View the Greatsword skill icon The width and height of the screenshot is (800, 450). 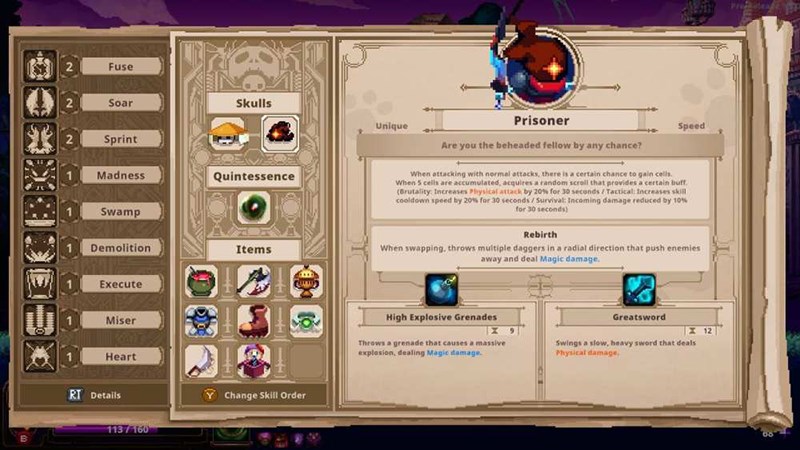click(x=640, y=289)
